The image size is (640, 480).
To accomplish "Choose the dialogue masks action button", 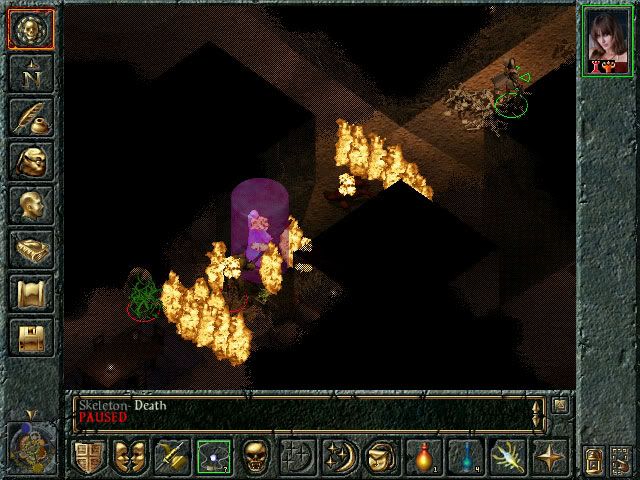I will coord(130,457).
